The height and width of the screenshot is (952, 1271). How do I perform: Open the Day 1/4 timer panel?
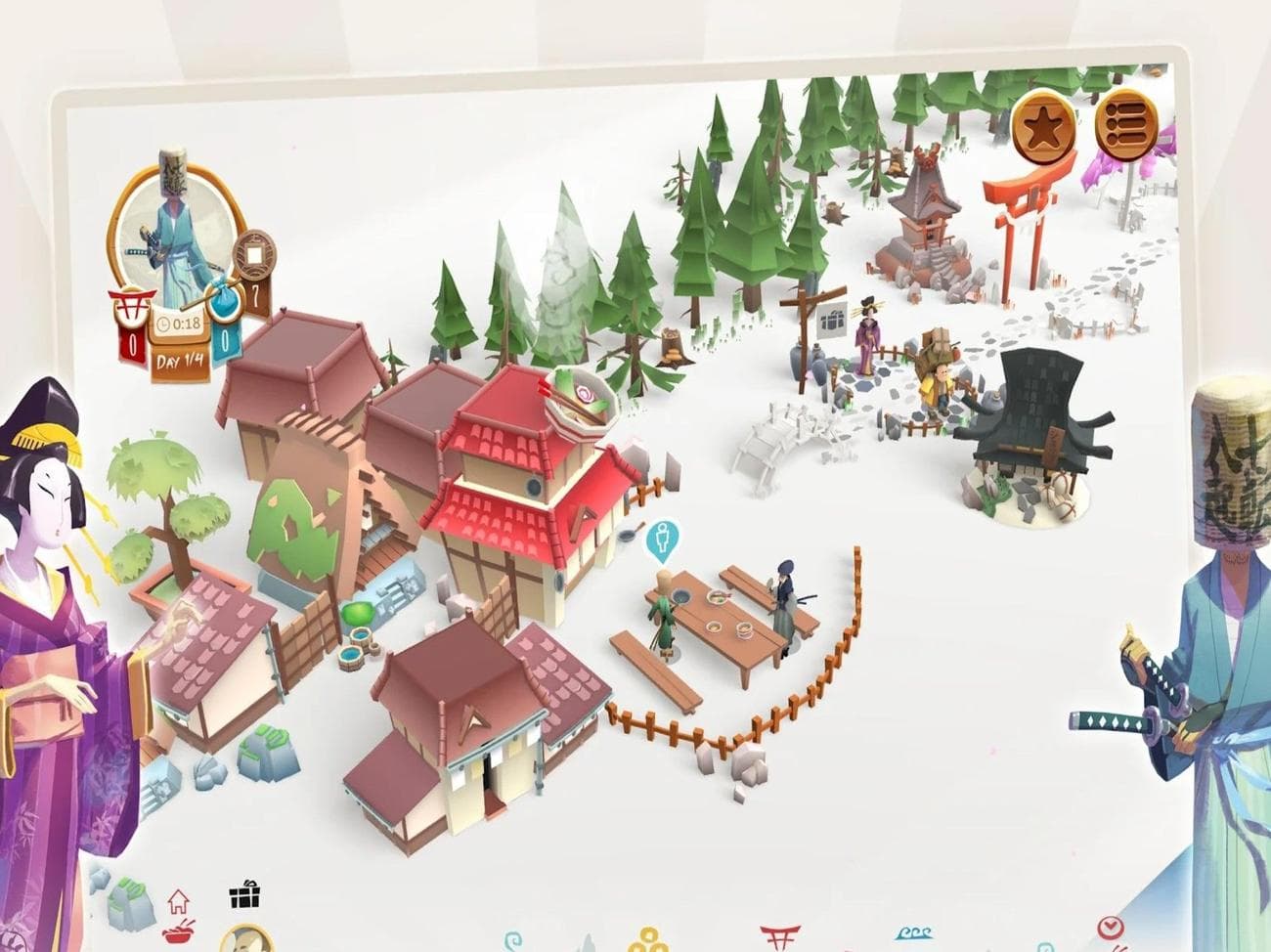point(181,361)
